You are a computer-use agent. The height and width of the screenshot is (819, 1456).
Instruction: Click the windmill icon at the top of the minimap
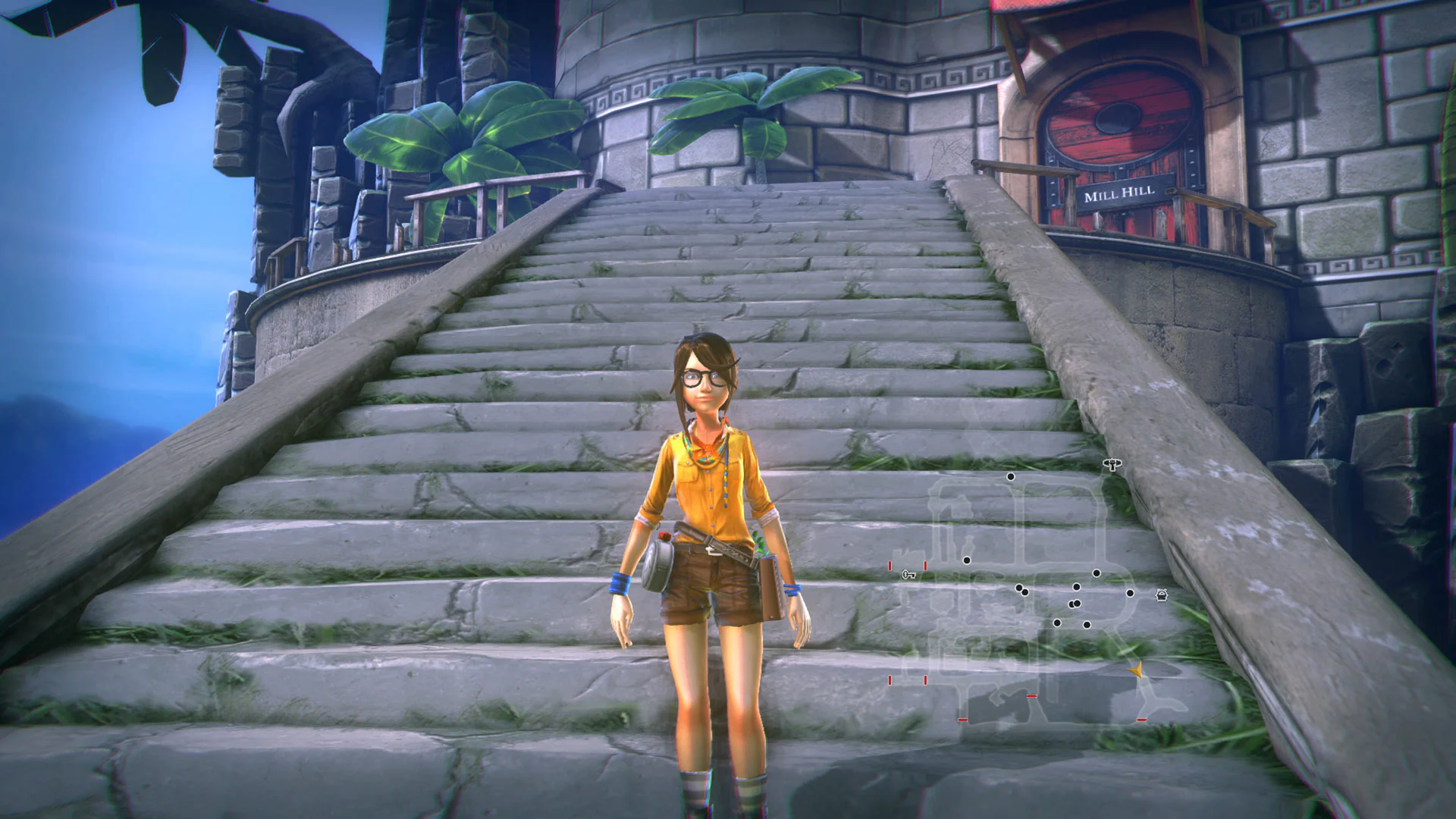point(1112,465)
